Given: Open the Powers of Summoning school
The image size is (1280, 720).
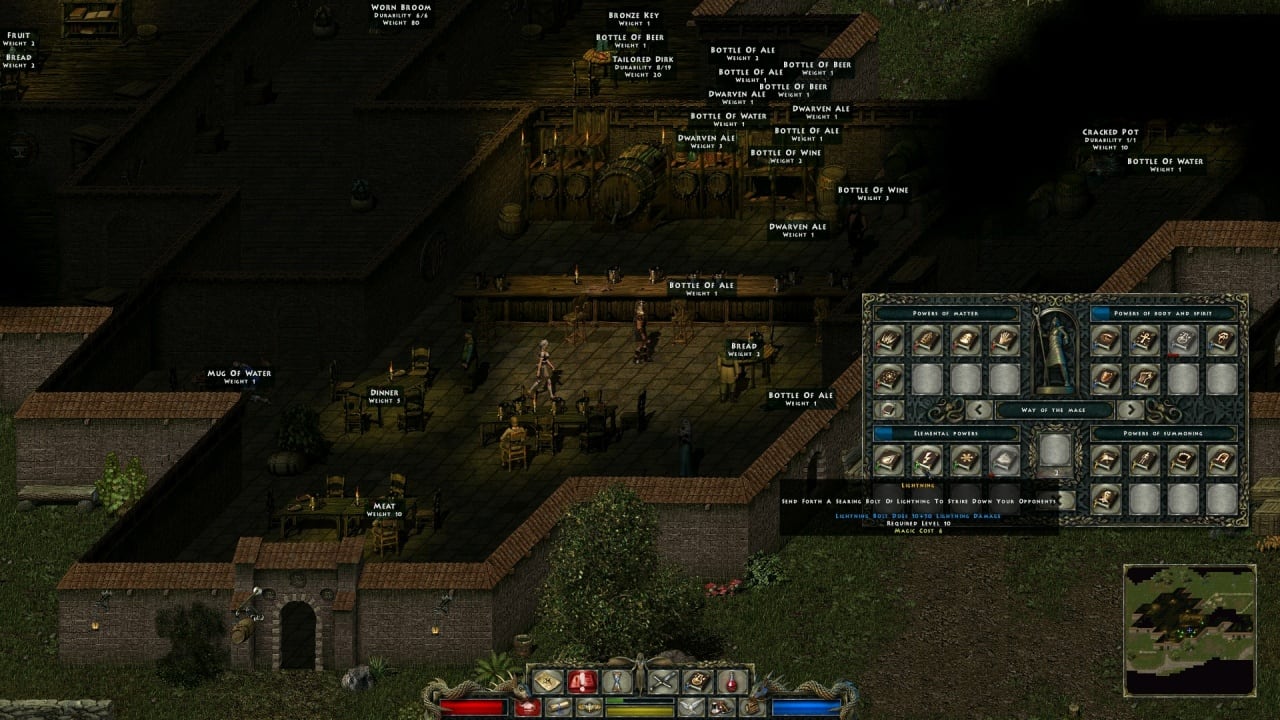Looking at the screenshot, I should pos(1164,434).
